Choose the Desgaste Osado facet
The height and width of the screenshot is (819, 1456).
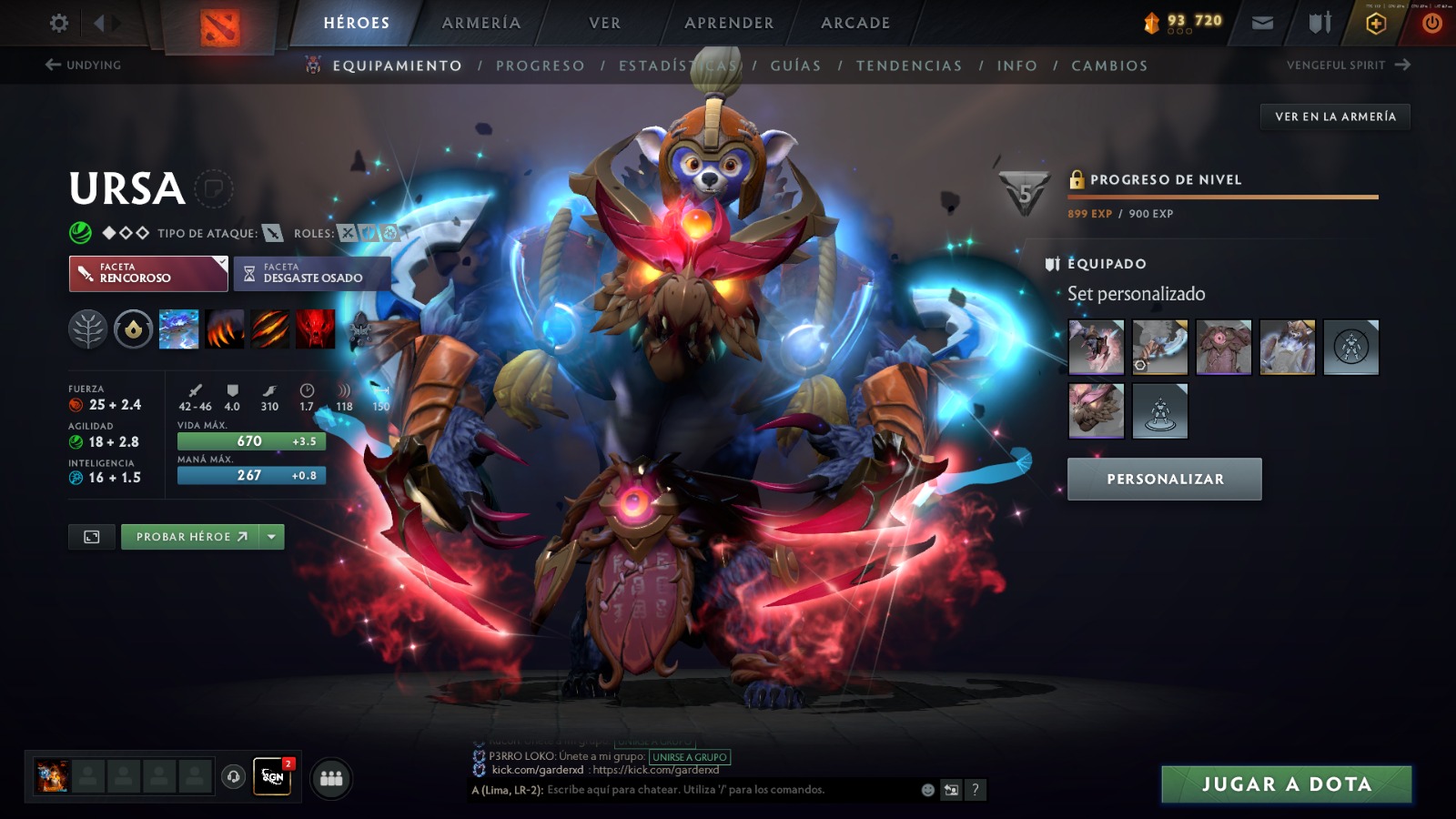point(312,274)
